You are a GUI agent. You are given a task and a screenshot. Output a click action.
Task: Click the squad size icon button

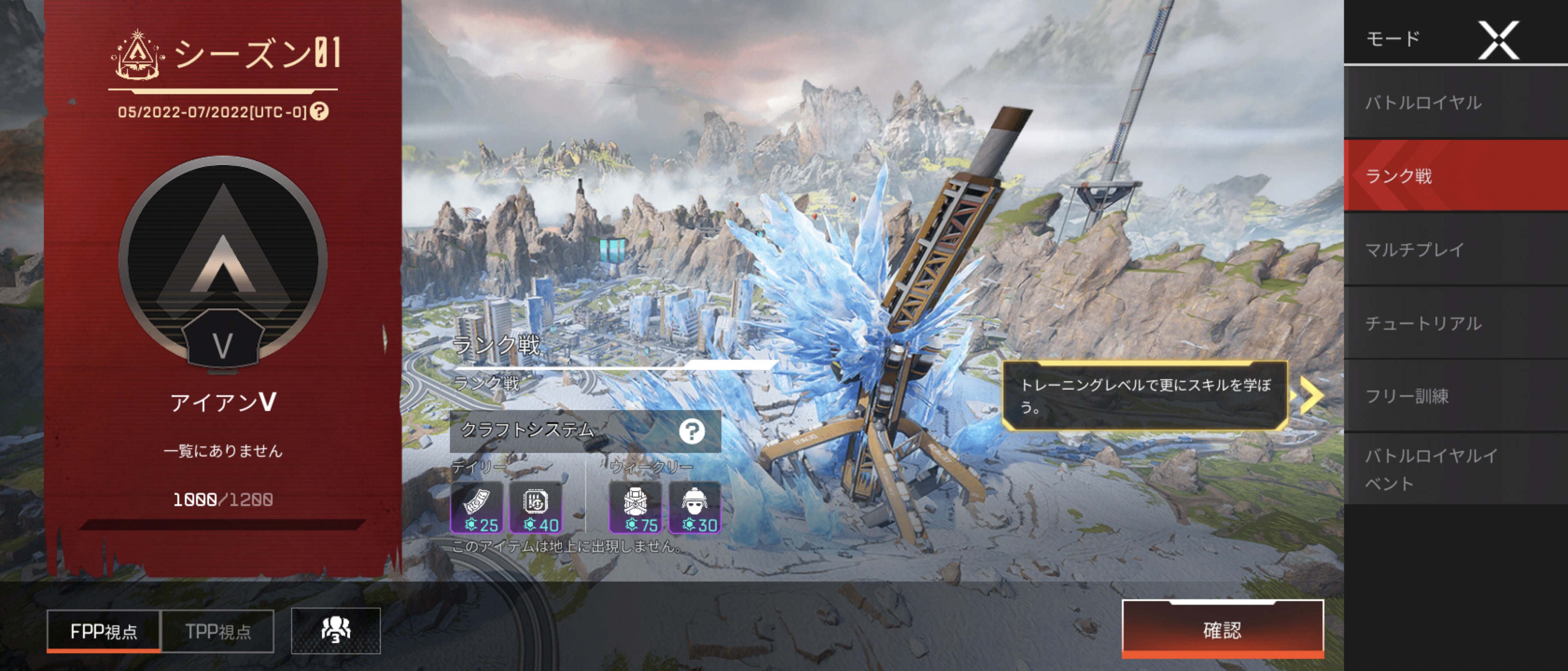[335, 631]
